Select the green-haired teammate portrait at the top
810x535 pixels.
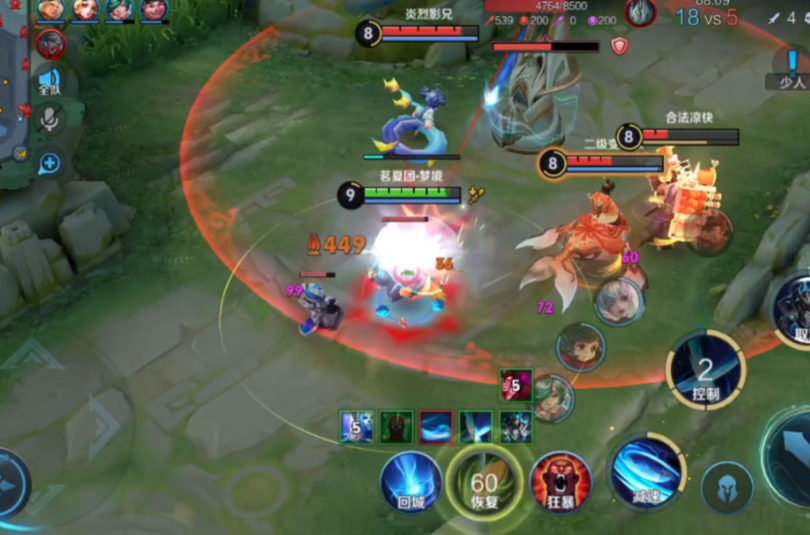120,10
